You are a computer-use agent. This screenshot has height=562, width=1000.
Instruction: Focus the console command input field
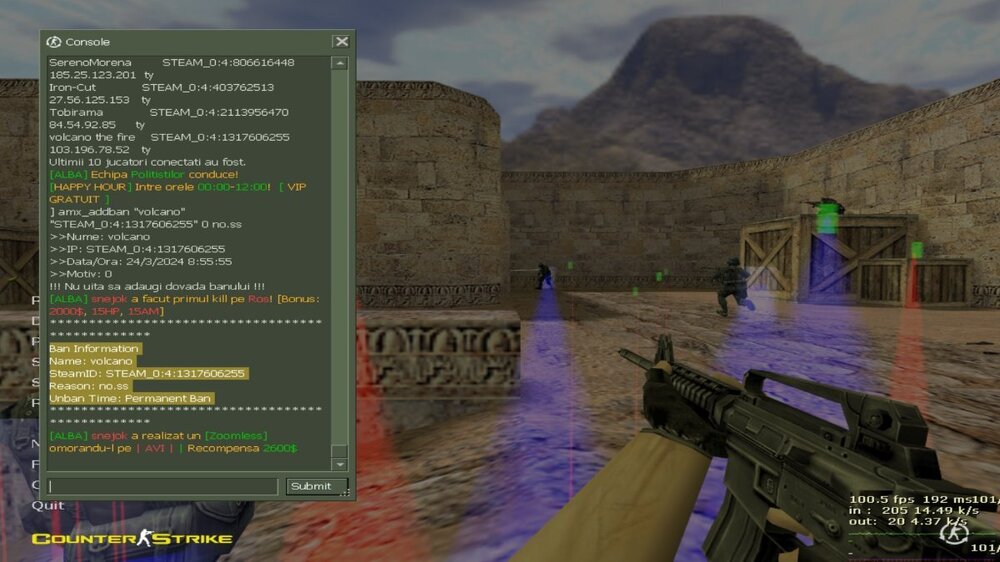[163, 487]
